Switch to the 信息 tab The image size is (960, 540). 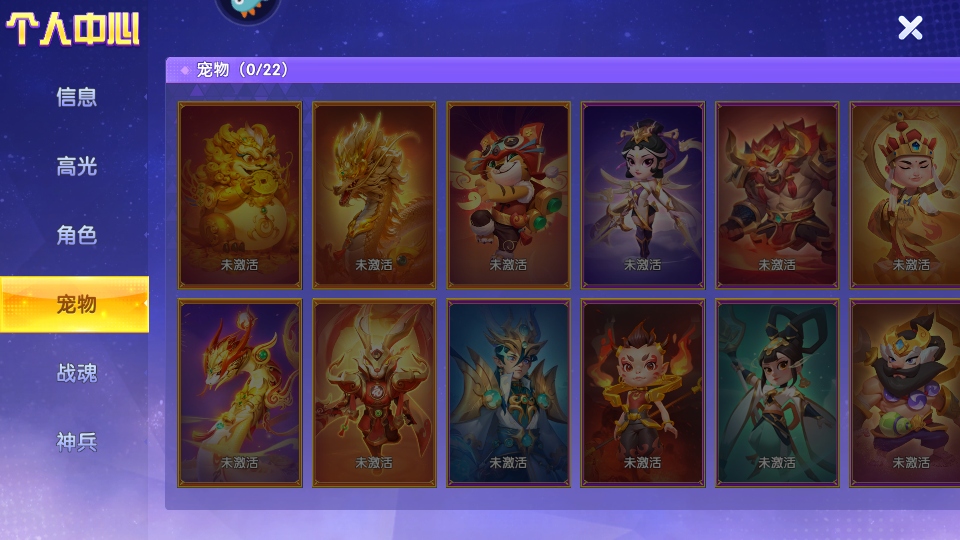pos(77,97)
